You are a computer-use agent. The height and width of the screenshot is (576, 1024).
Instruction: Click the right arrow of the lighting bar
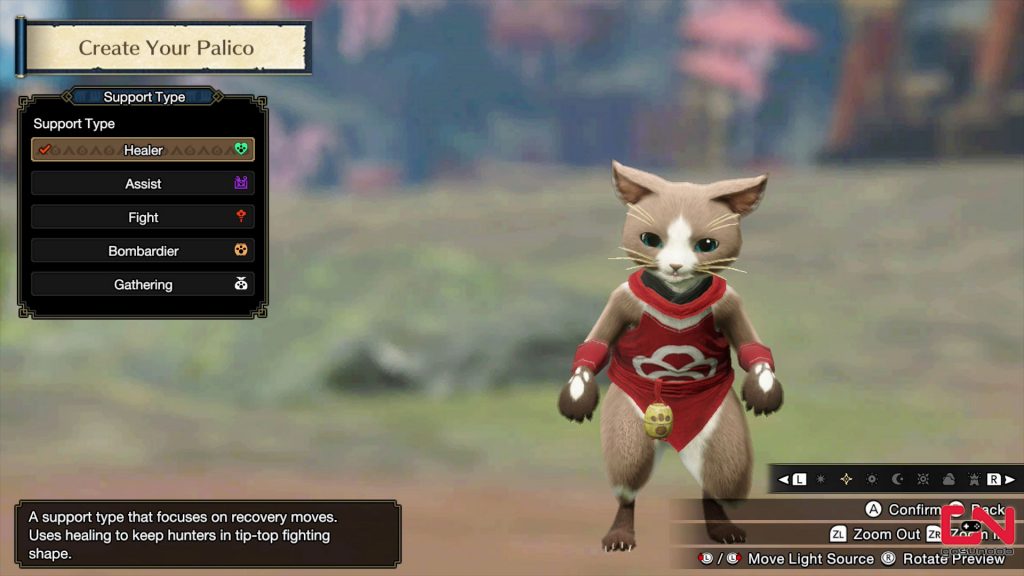1008,480
